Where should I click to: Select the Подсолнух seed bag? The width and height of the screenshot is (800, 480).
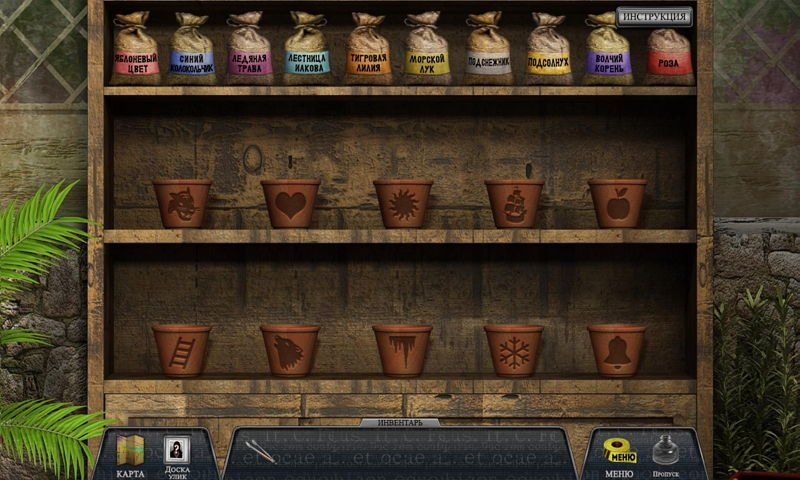[x=549, y=50]
